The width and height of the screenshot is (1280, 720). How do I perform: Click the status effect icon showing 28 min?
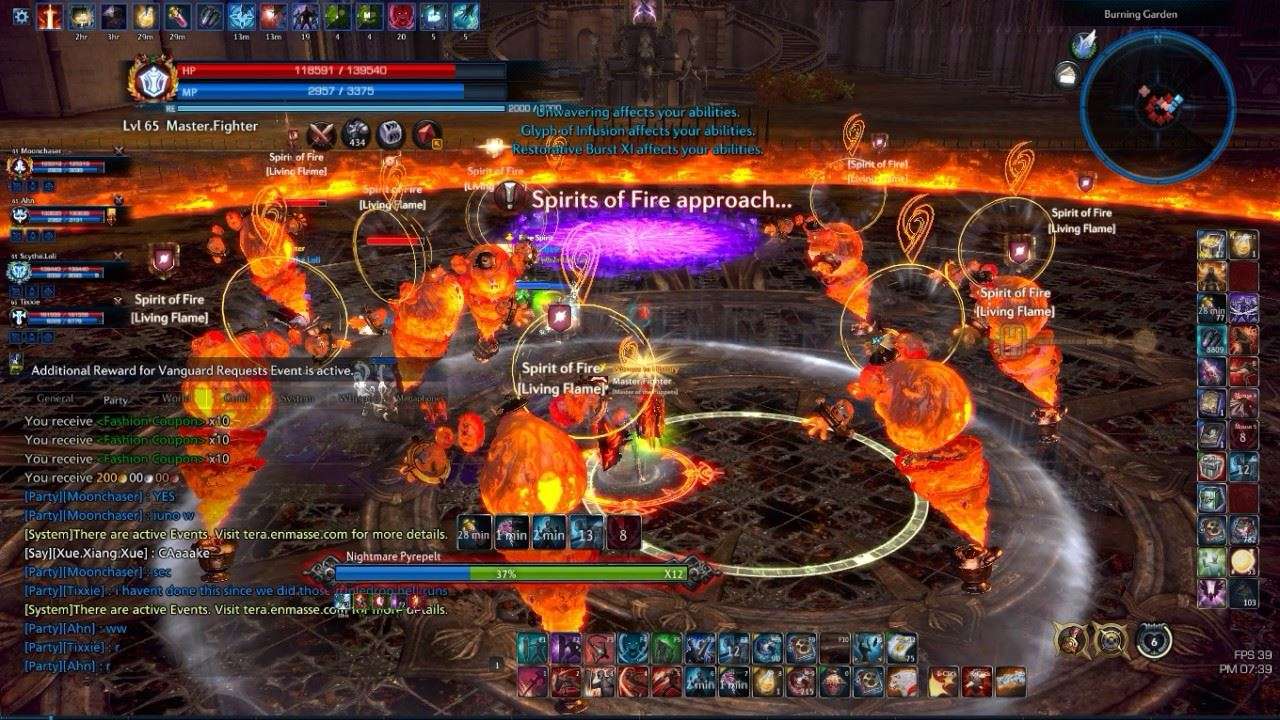(x=472, y=532)
